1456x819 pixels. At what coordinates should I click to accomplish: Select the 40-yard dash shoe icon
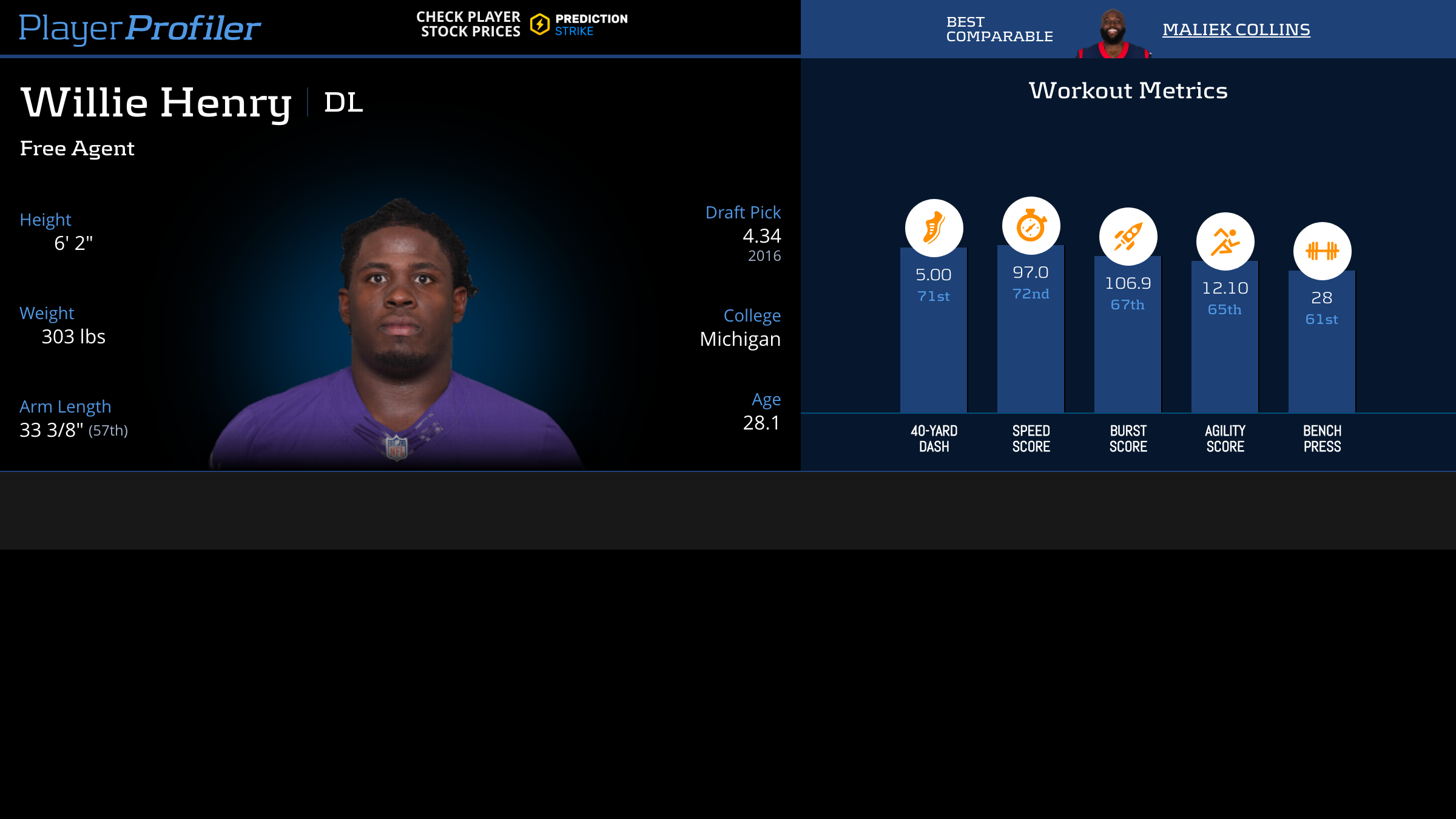[934, 228]
